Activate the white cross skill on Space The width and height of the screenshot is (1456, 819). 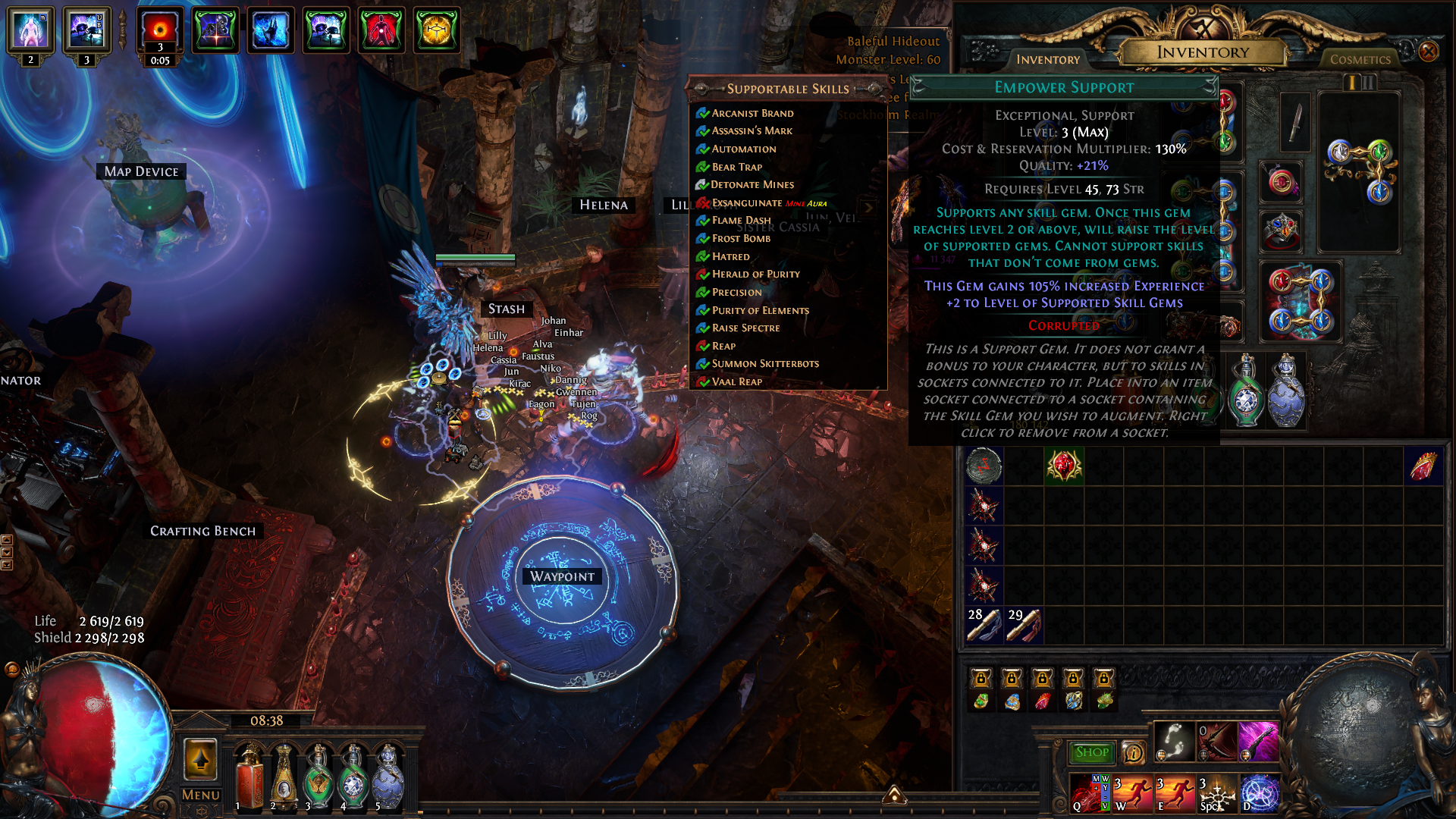1217,793
